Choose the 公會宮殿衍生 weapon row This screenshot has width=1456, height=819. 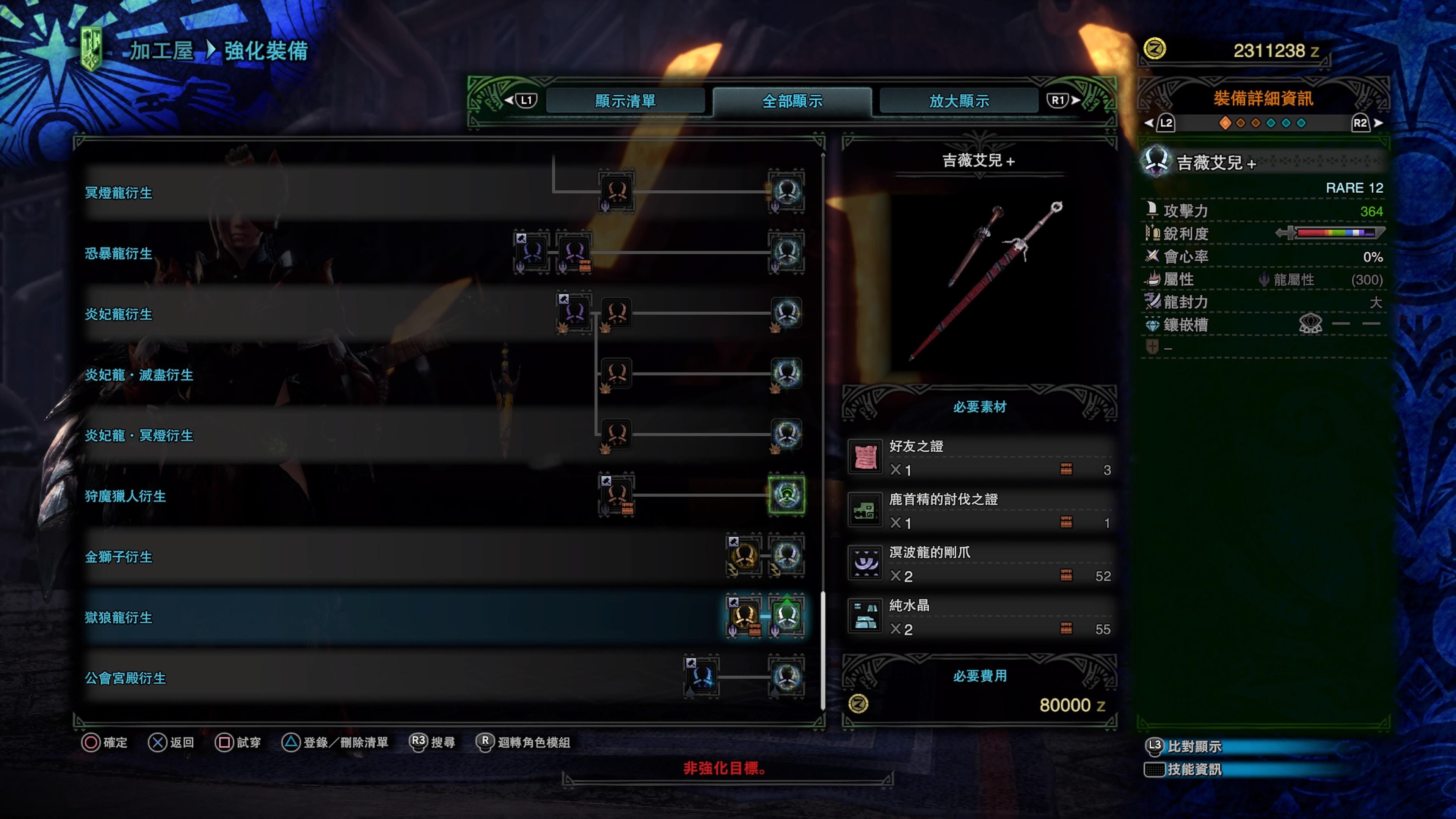point(126,678)
